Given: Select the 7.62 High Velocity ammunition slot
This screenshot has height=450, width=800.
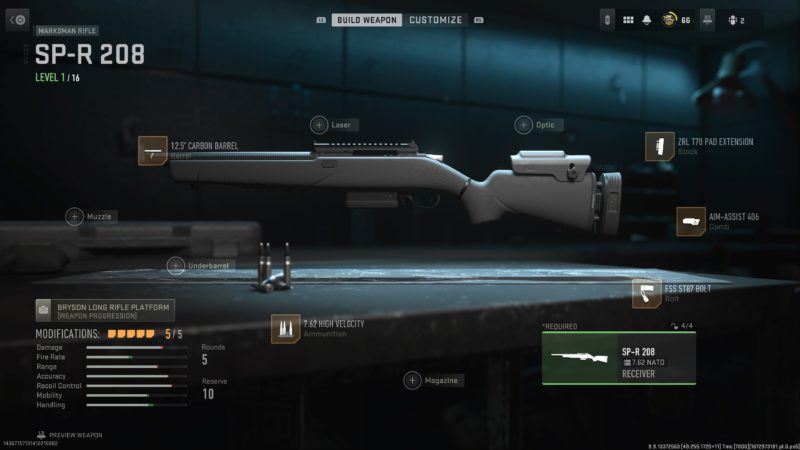Looking at the screenshot, I should (x=286, y=328).
